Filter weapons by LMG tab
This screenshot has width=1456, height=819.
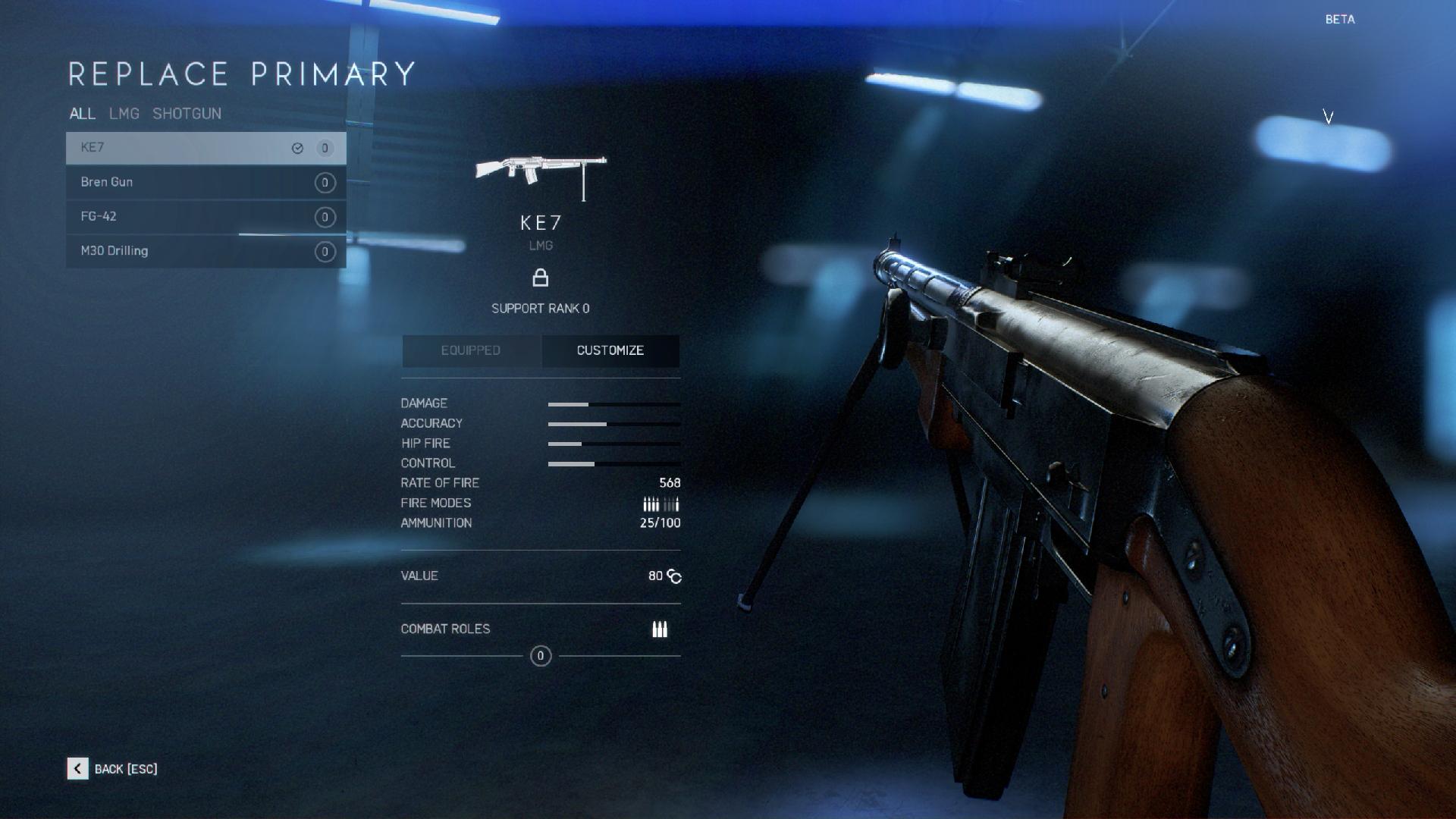click(x=124, y=114)
